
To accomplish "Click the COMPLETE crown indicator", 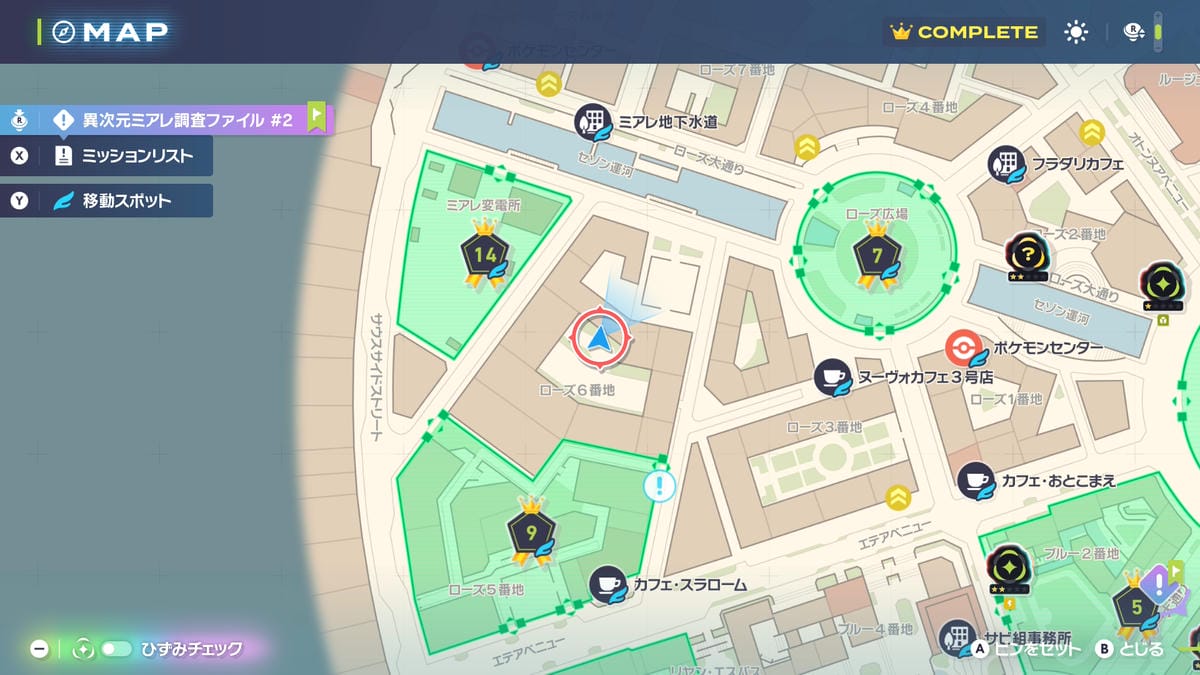I will 965,32.
